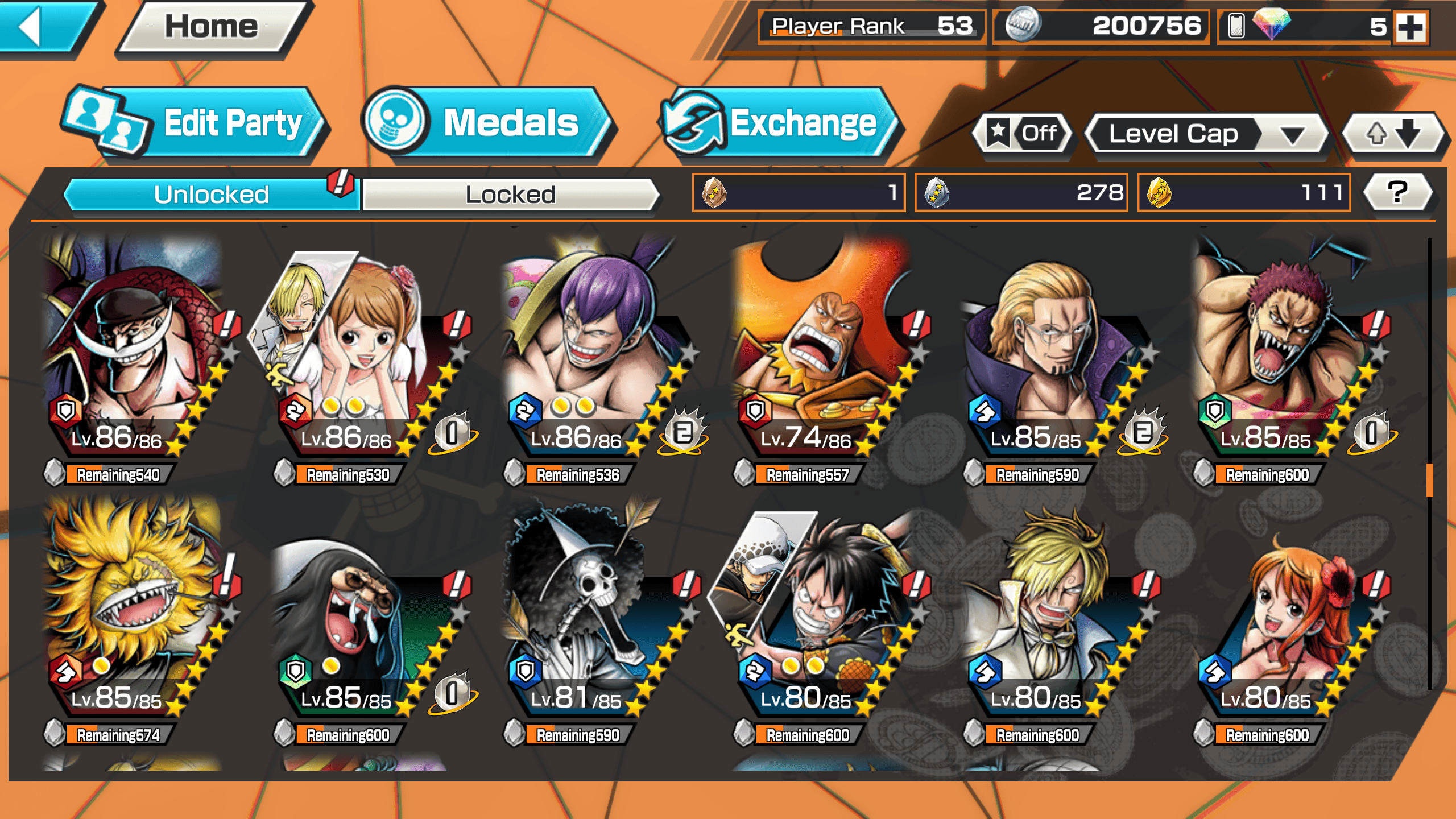1456x819 pixels.
Task: Open the Level Cap sort dropdown
Action: click(1206, 134)
